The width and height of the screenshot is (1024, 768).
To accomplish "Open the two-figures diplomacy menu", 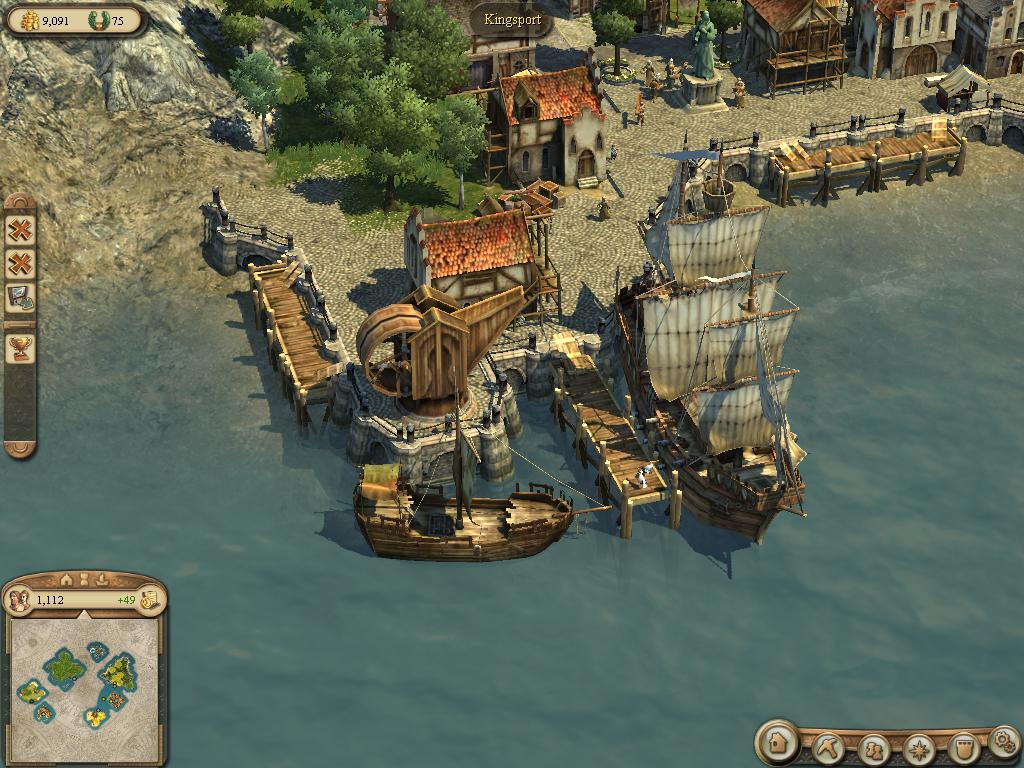I will tap(873, 748).
